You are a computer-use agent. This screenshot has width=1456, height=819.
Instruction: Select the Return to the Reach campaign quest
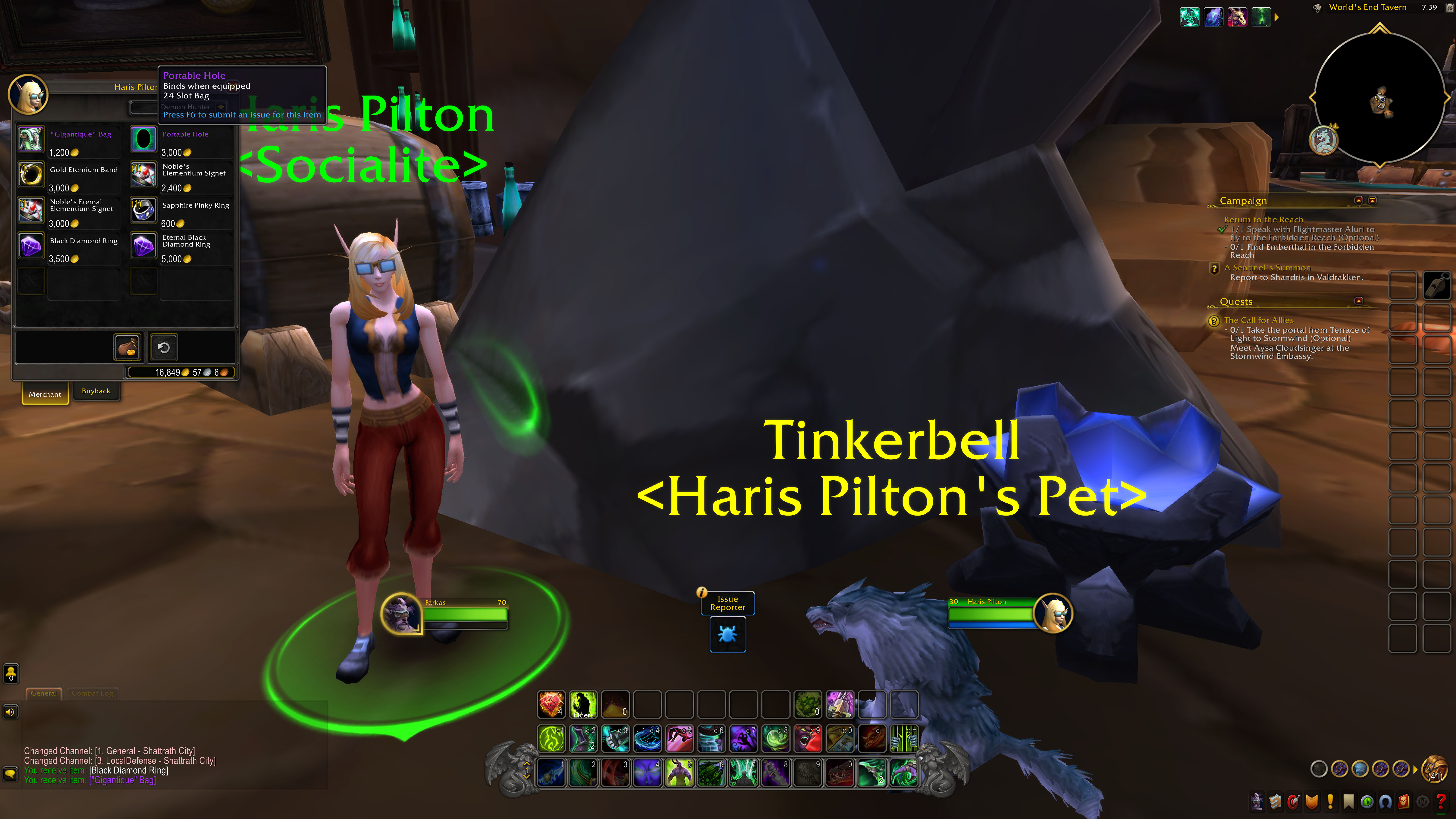1263,220
